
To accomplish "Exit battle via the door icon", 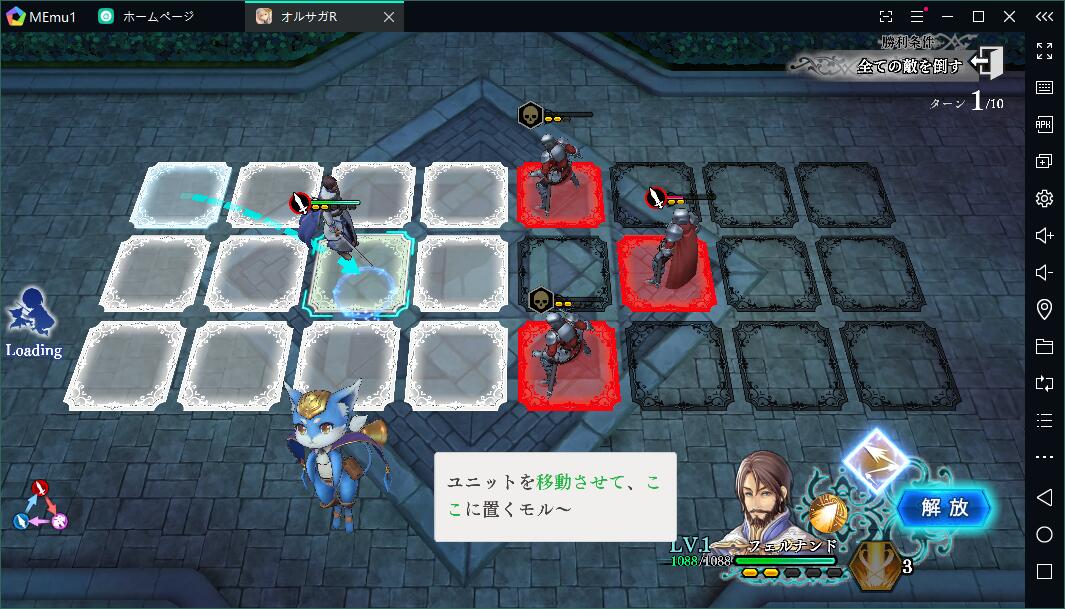I will click(x=987, y=64).
